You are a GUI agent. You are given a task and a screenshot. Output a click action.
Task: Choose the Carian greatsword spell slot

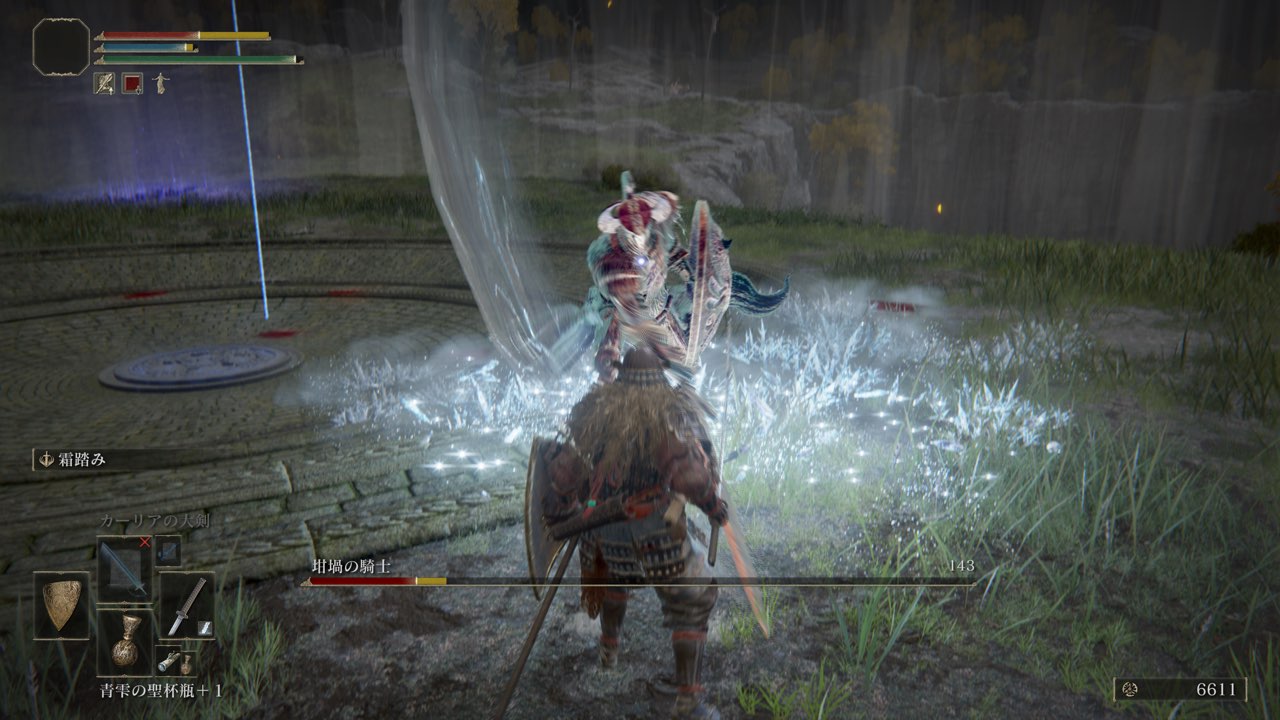tap(124, 566)
